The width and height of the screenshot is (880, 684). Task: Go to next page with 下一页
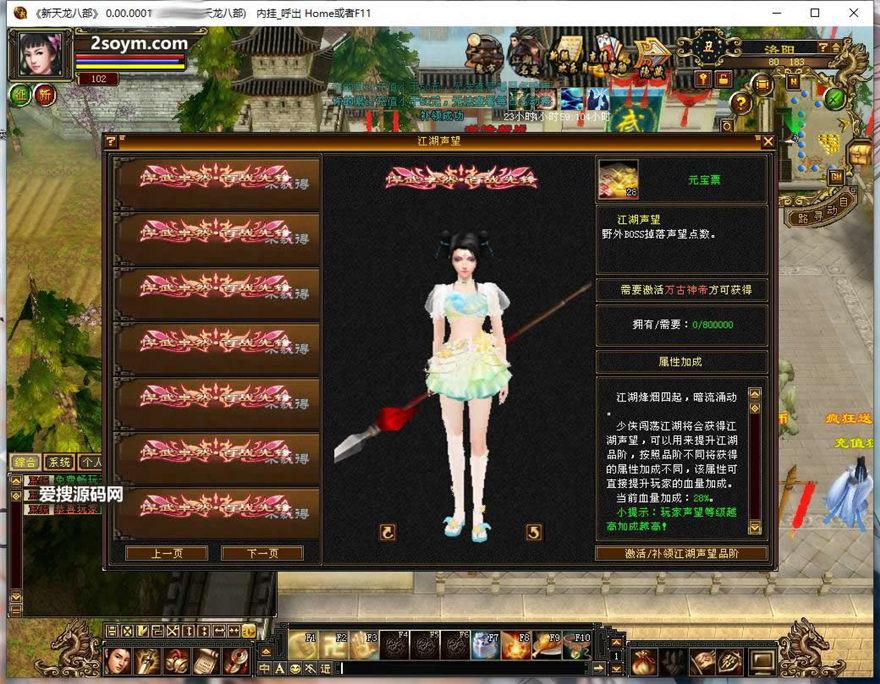pyautogui.click(x=261, y=553)
